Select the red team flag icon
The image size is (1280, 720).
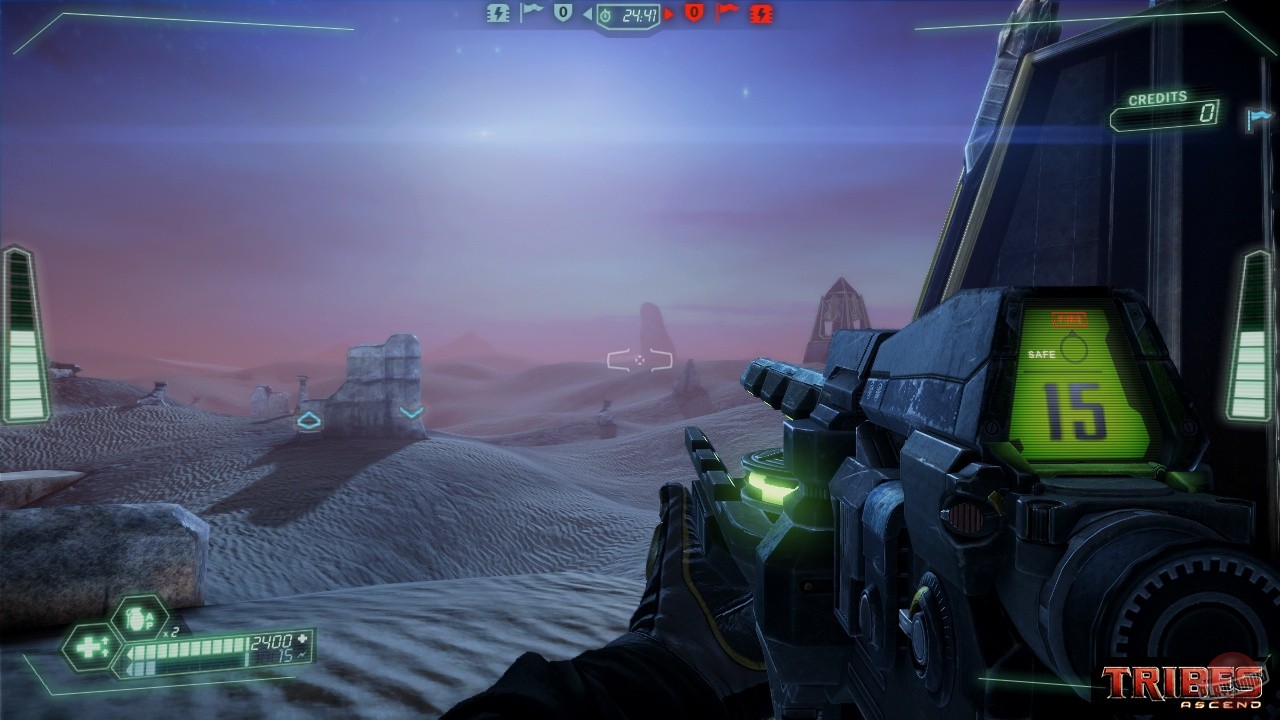[x=729, y=13]
